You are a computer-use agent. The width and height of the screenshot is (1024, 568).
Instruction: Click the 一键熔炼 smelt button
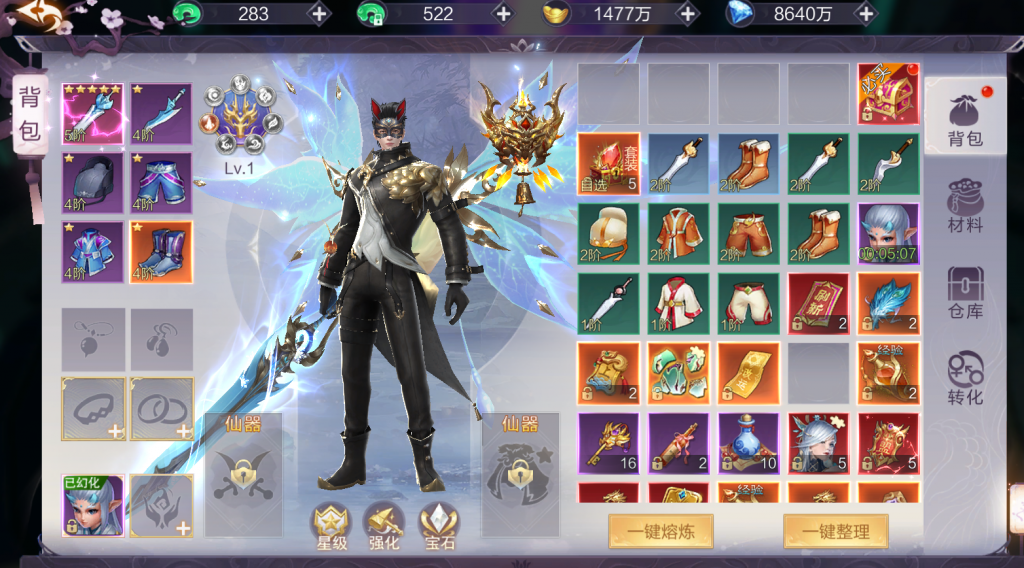(661, 532)
